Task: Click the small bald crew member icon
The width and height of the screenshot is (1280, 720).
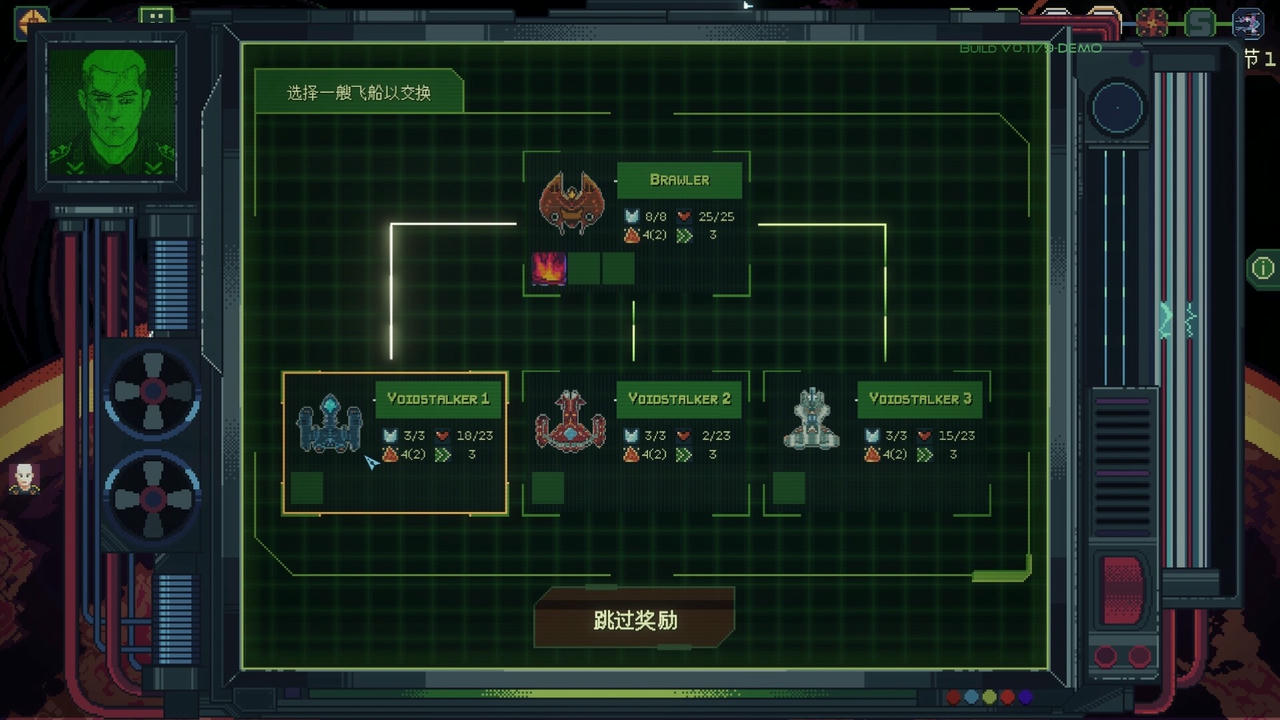Action: pyautogui.click(x=24, y=479)
